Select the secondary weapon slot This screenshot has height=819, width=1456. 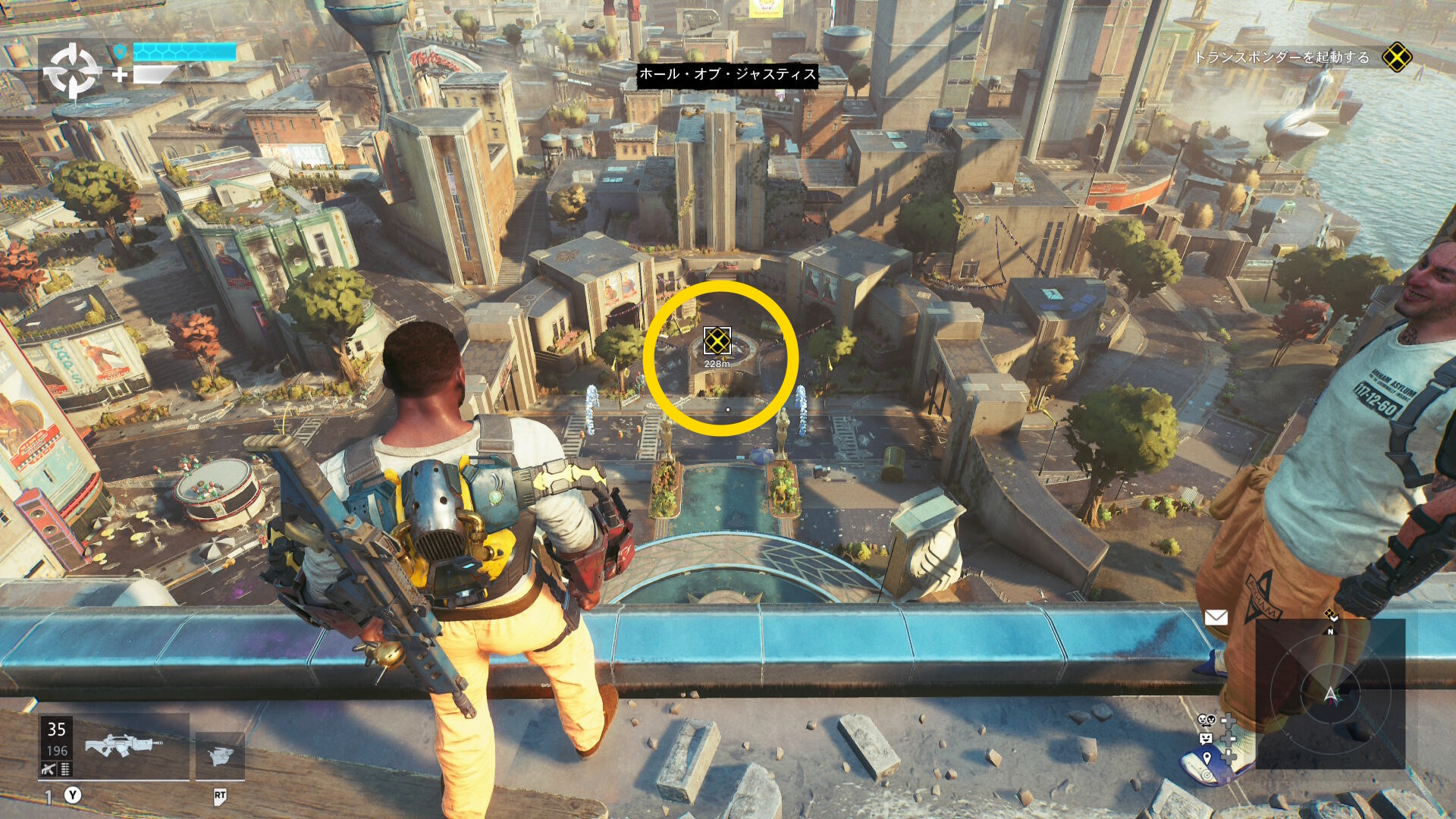[x=220, y=755]
